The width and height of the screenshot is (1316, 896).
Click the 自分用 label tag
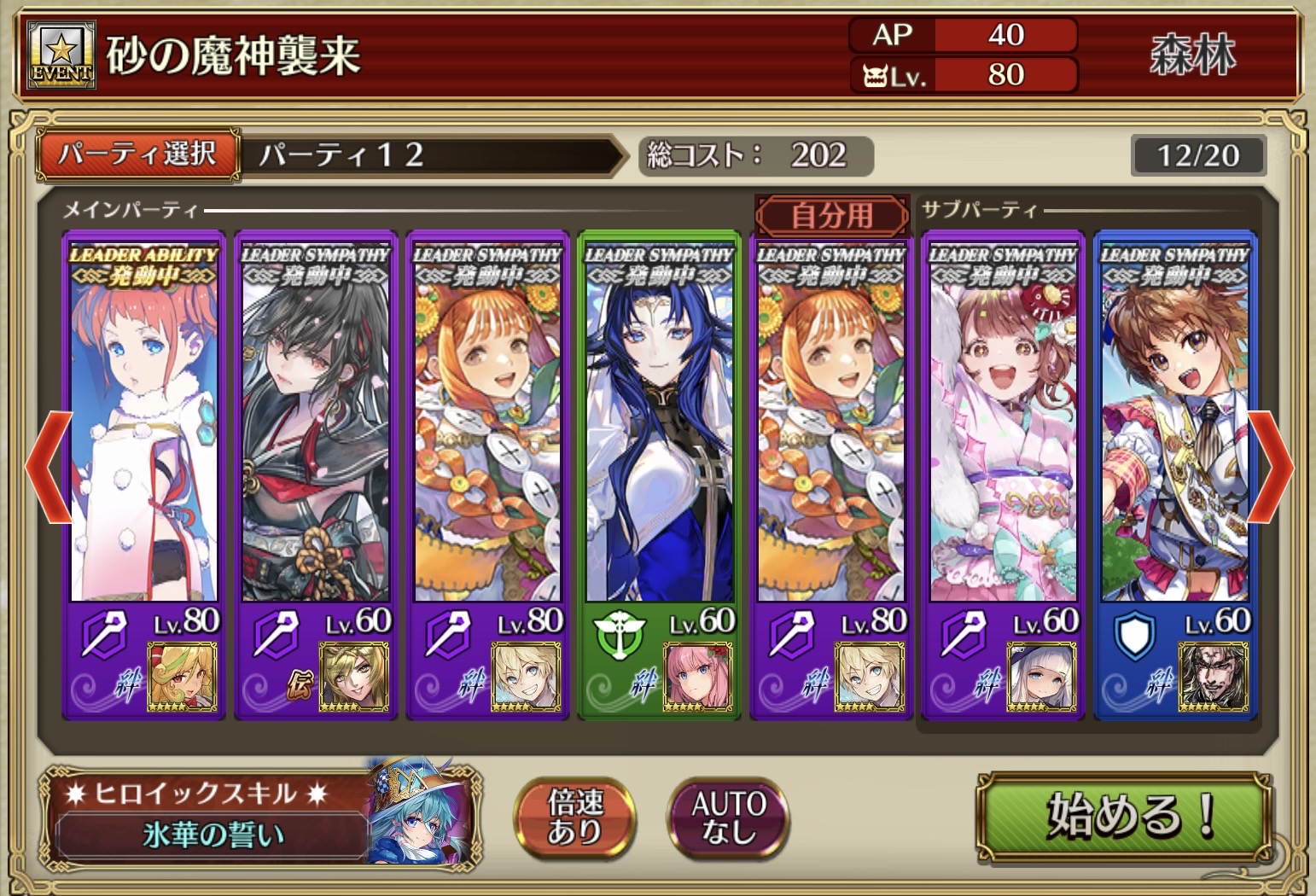point(832,215)
